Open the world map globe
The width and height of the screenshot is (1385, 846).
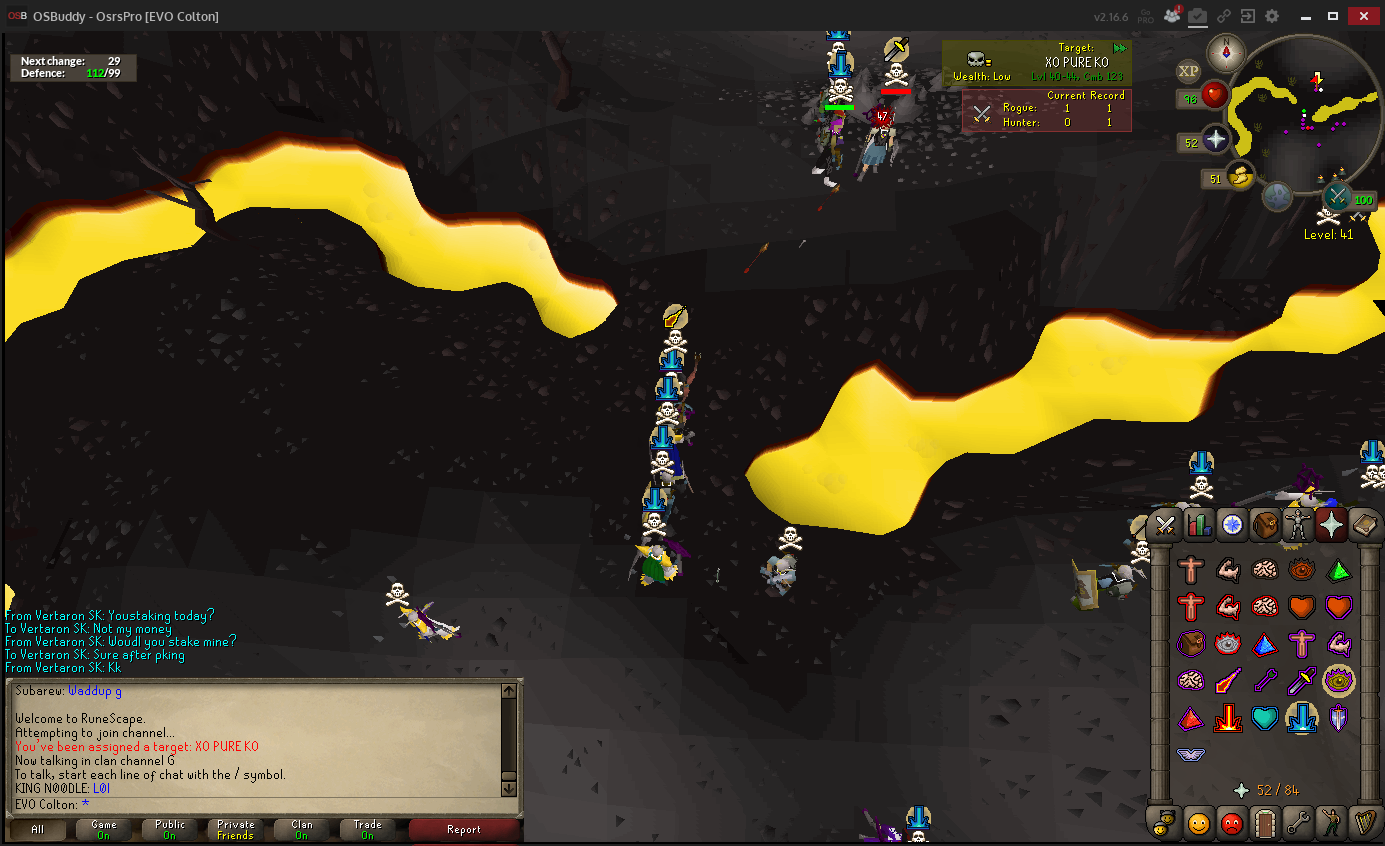[x=1277, y=196]
